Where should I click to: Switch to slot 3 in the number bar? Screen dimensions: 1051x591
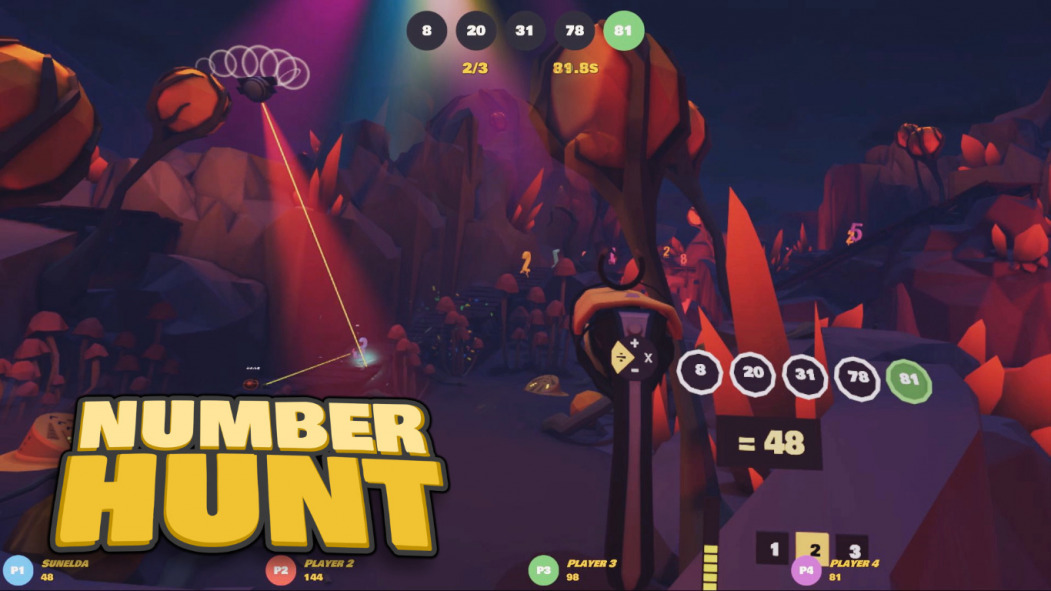point(852,550)
